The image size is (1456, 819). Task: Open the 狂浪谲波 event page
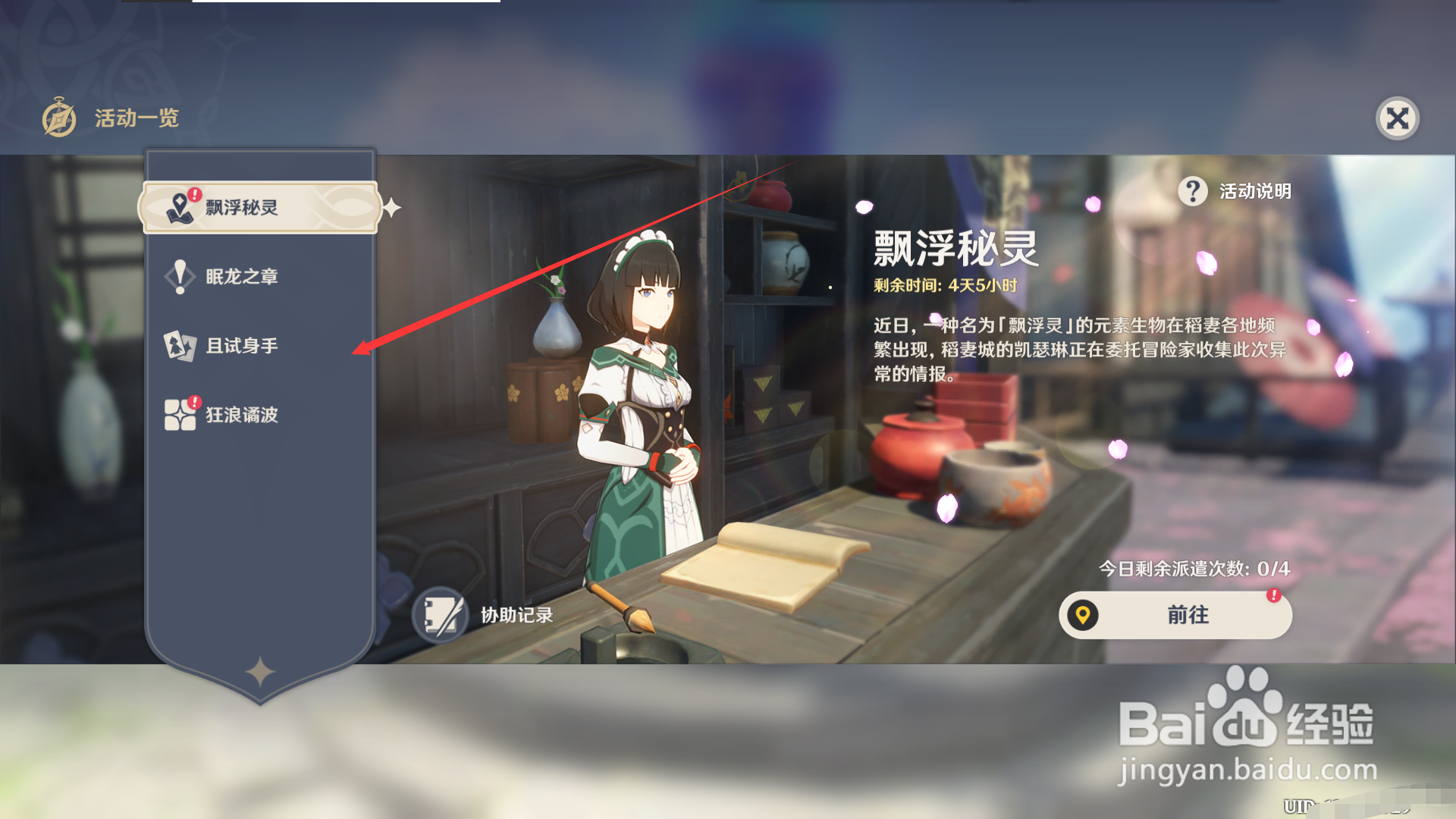click(243, 416)
